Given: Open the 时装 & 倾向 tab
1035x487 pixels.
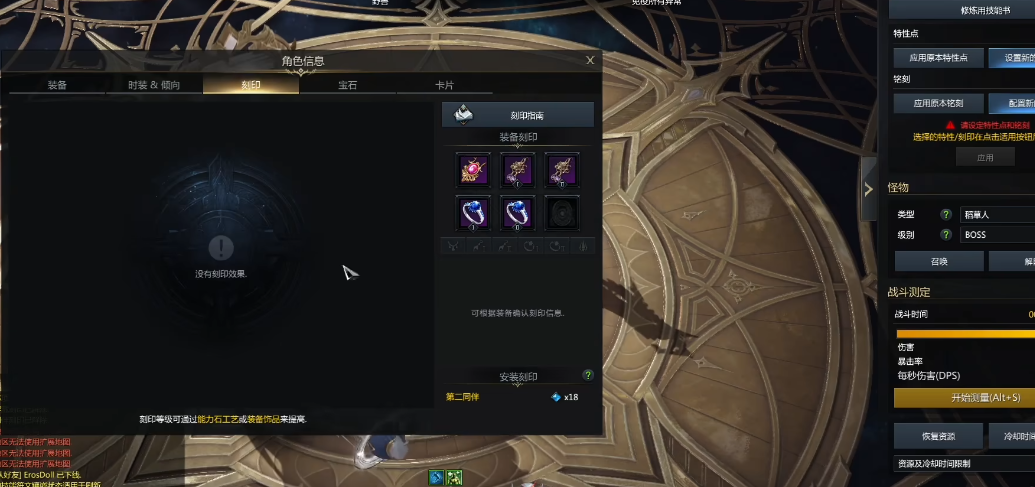Looking at the screenshot, I should pos(154,85).
